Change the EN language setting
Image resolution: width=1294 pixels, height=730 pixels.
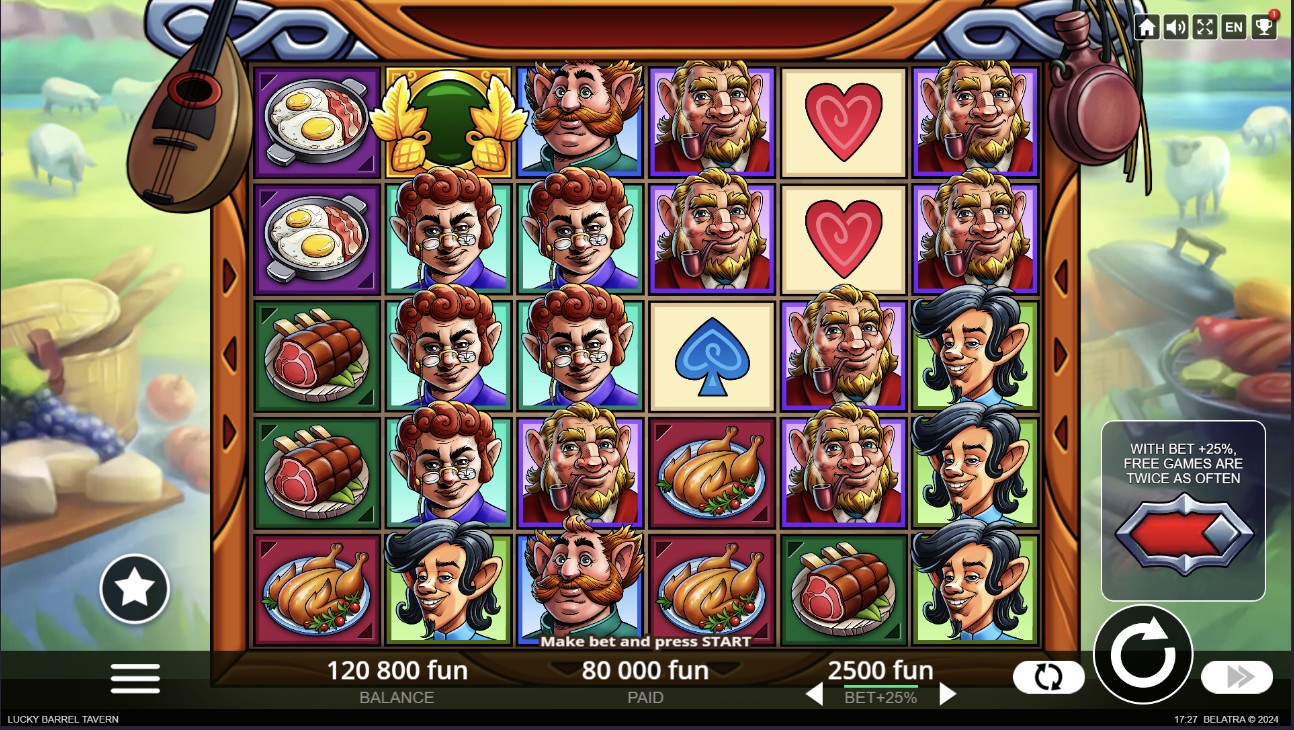(x=1234, y=27)
